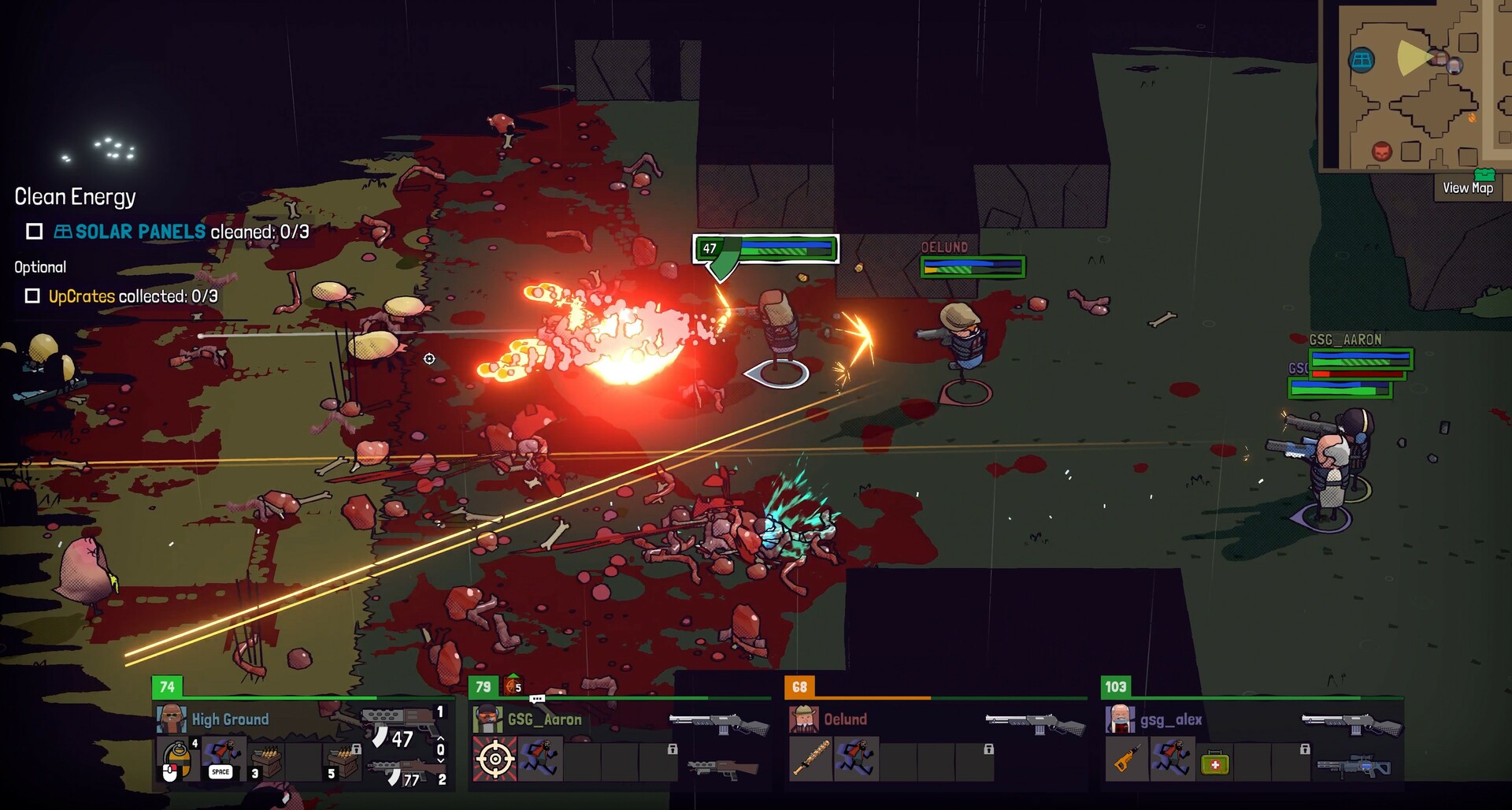Click Oelund's cowboy hat portrait
The width and height of the screenshot is (1512, 810).
(x=804, y=719)
